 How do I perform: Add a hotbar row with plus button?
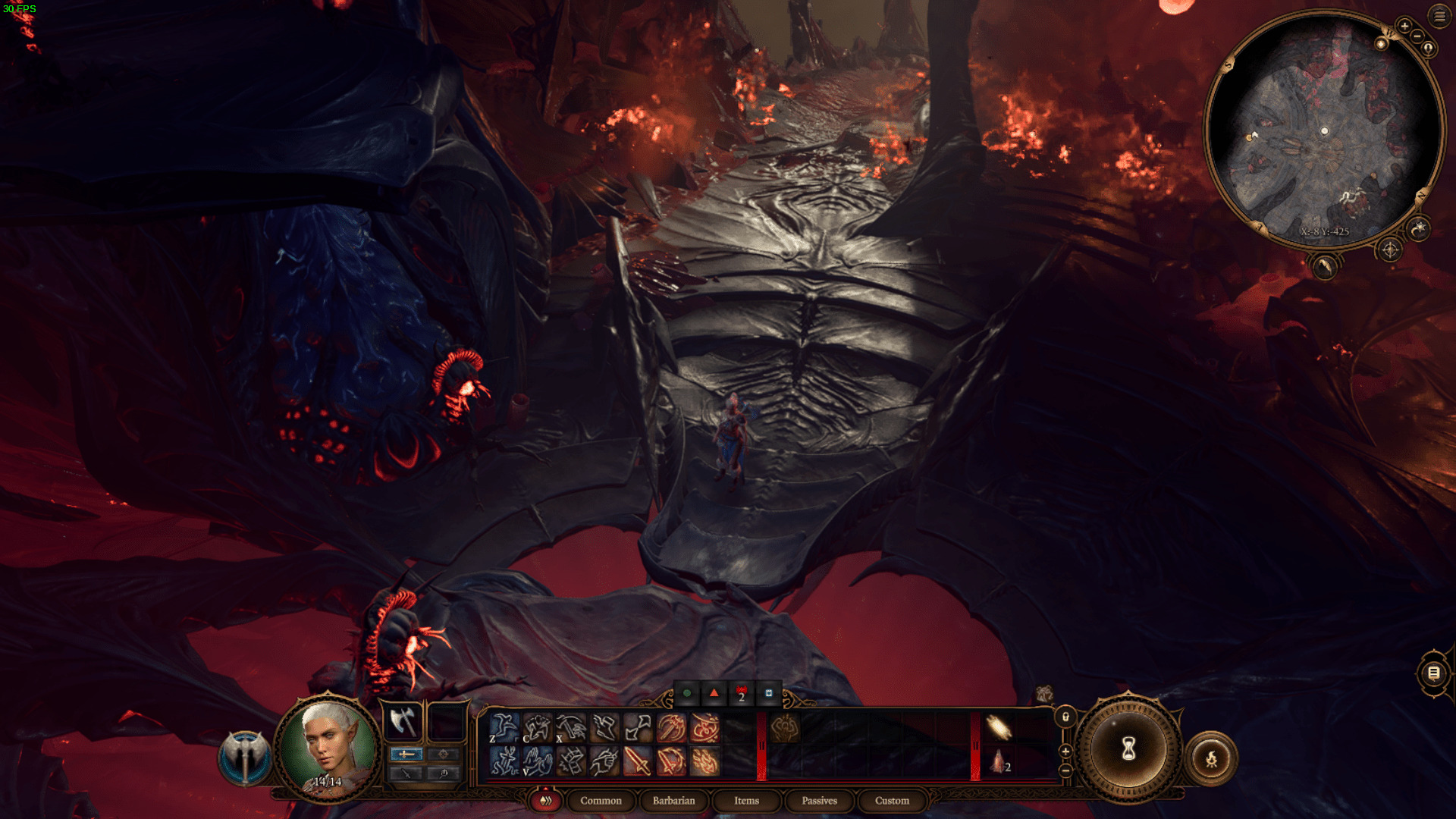1065,751
